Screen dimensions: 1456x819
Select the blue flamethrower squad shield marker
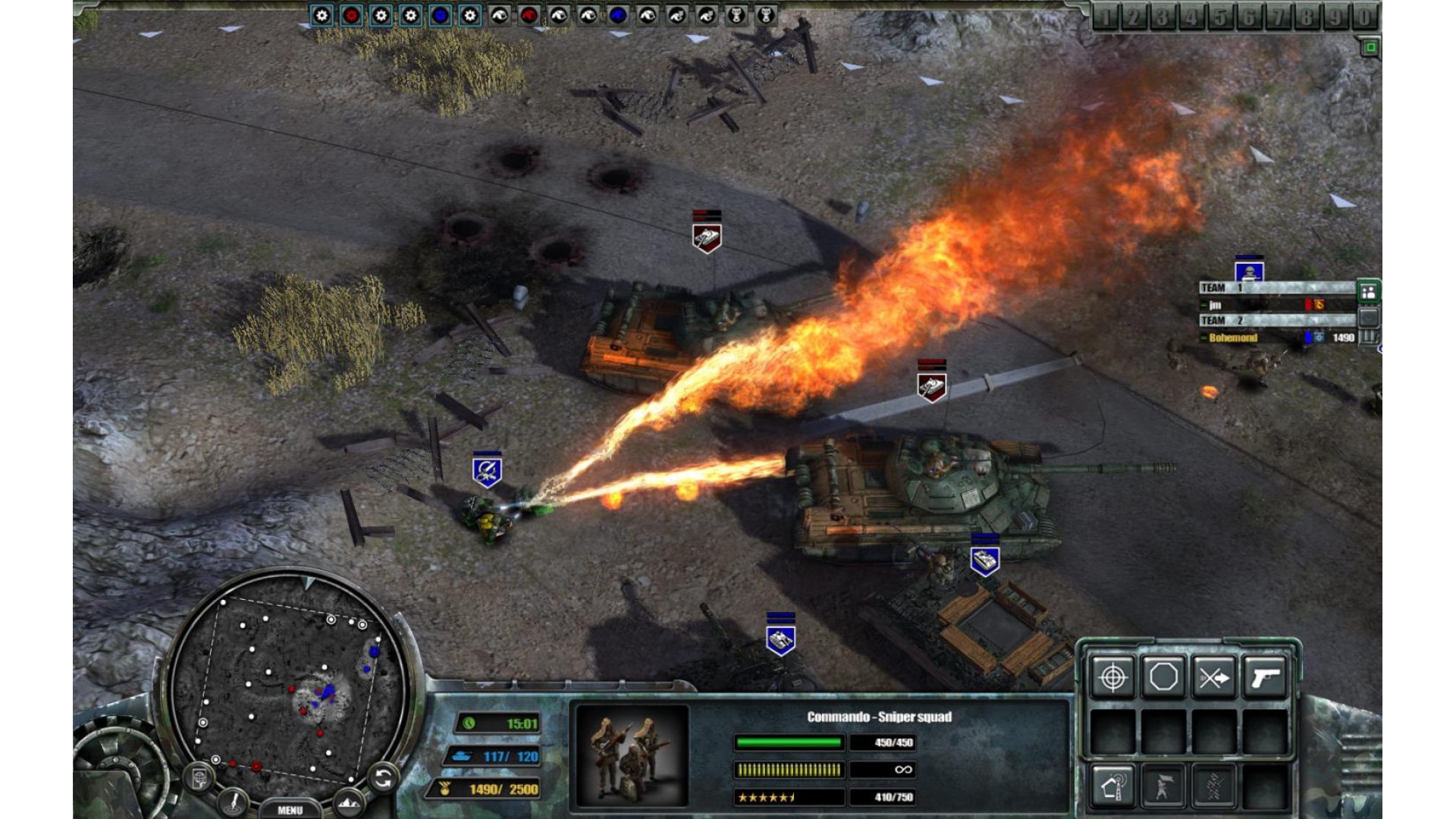tap(487, 472)
